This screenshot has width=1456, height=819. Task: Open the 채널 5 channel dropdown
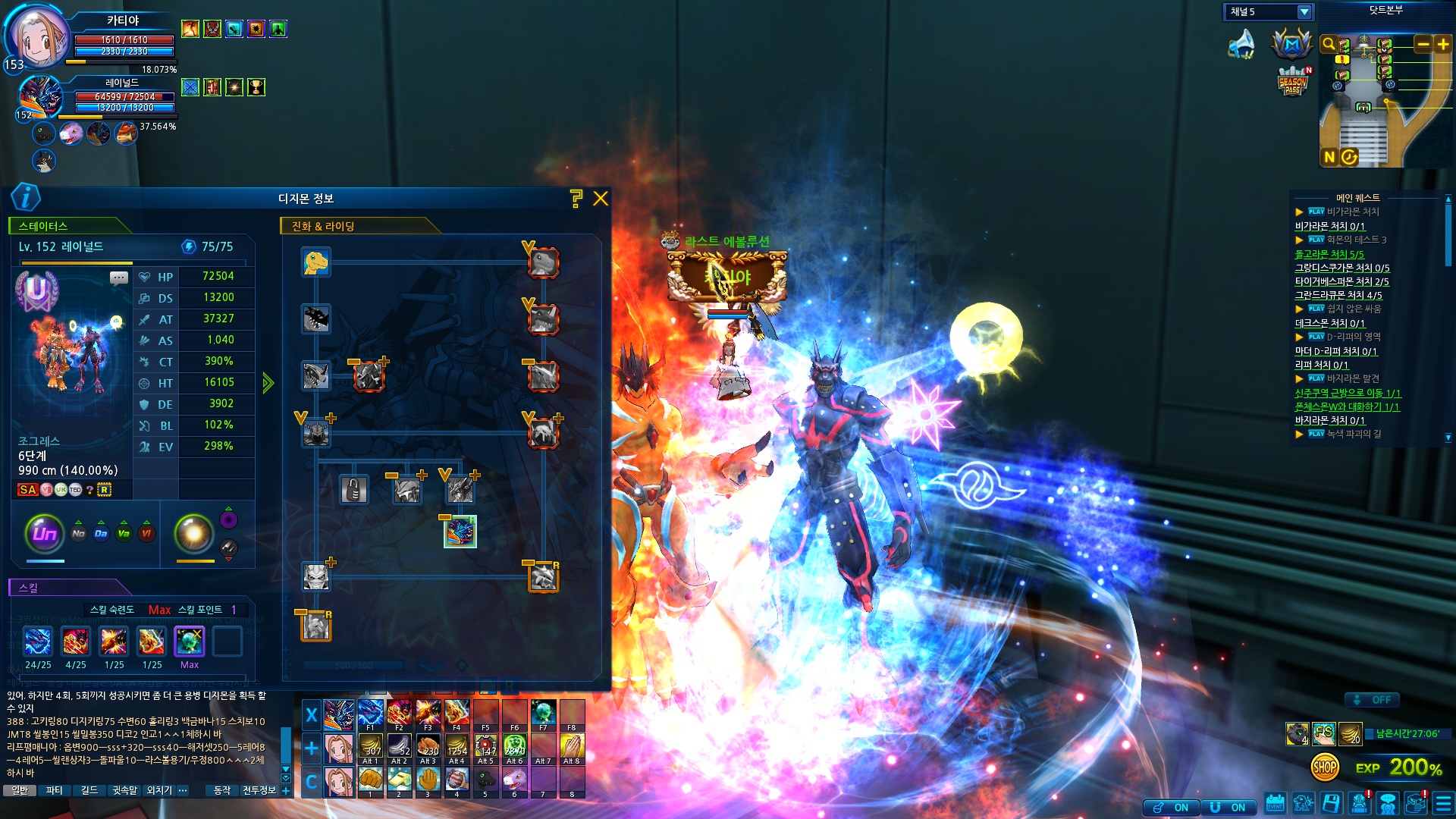(1304, 12)
